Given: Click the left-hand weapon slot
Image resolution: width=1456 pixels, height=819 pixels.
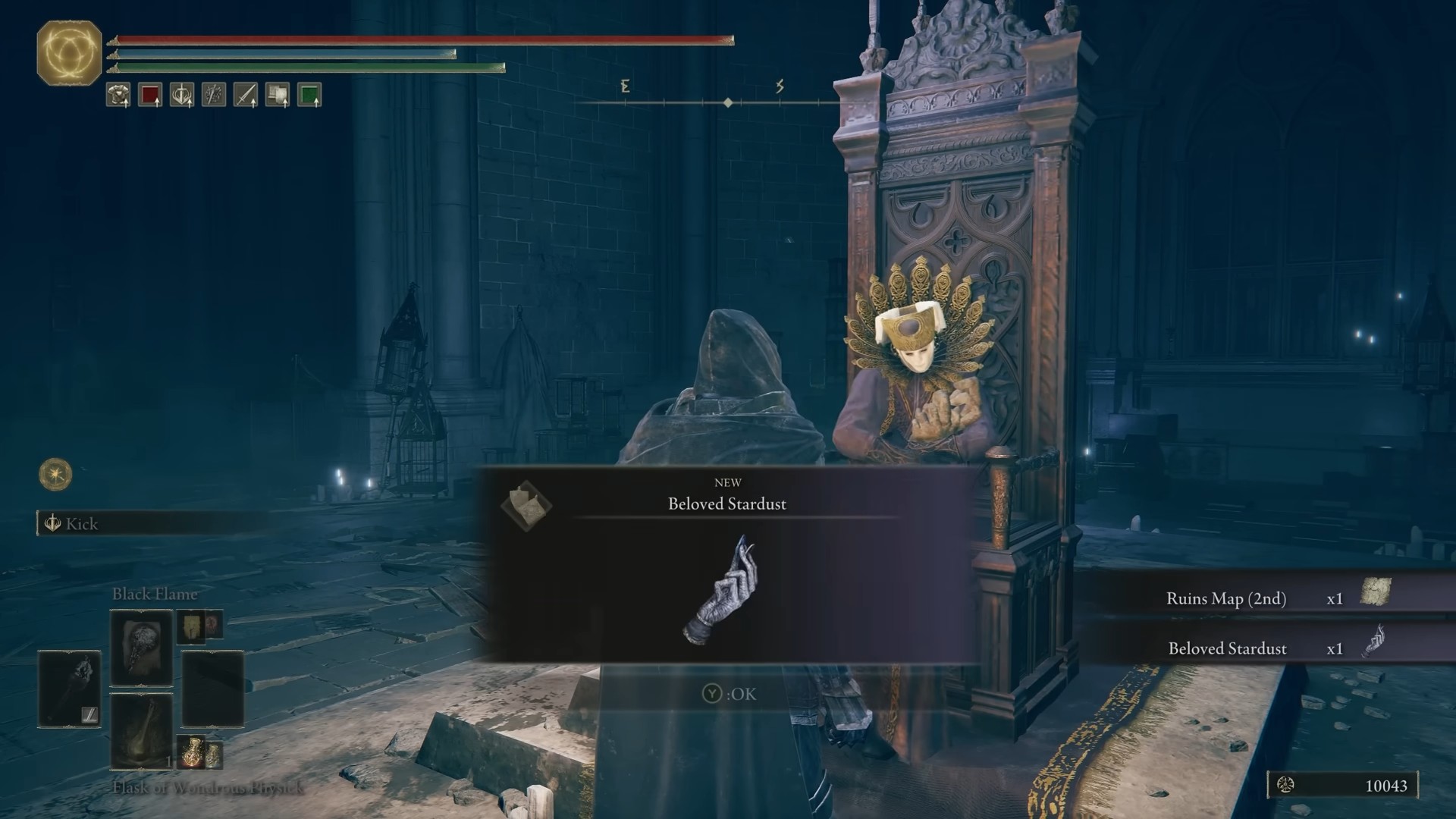Looking at the screenshot, I should click(69, 689).
